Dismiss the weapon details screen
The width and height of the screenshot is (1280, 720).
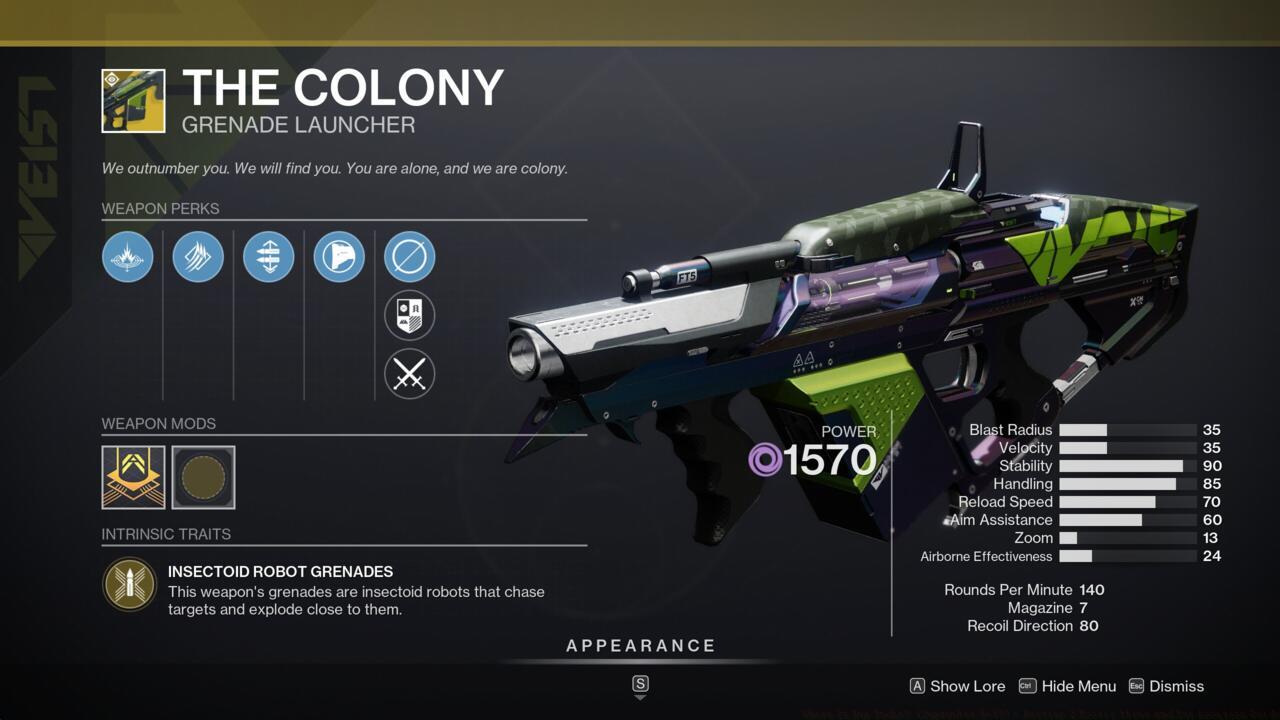coord(1168,686)
